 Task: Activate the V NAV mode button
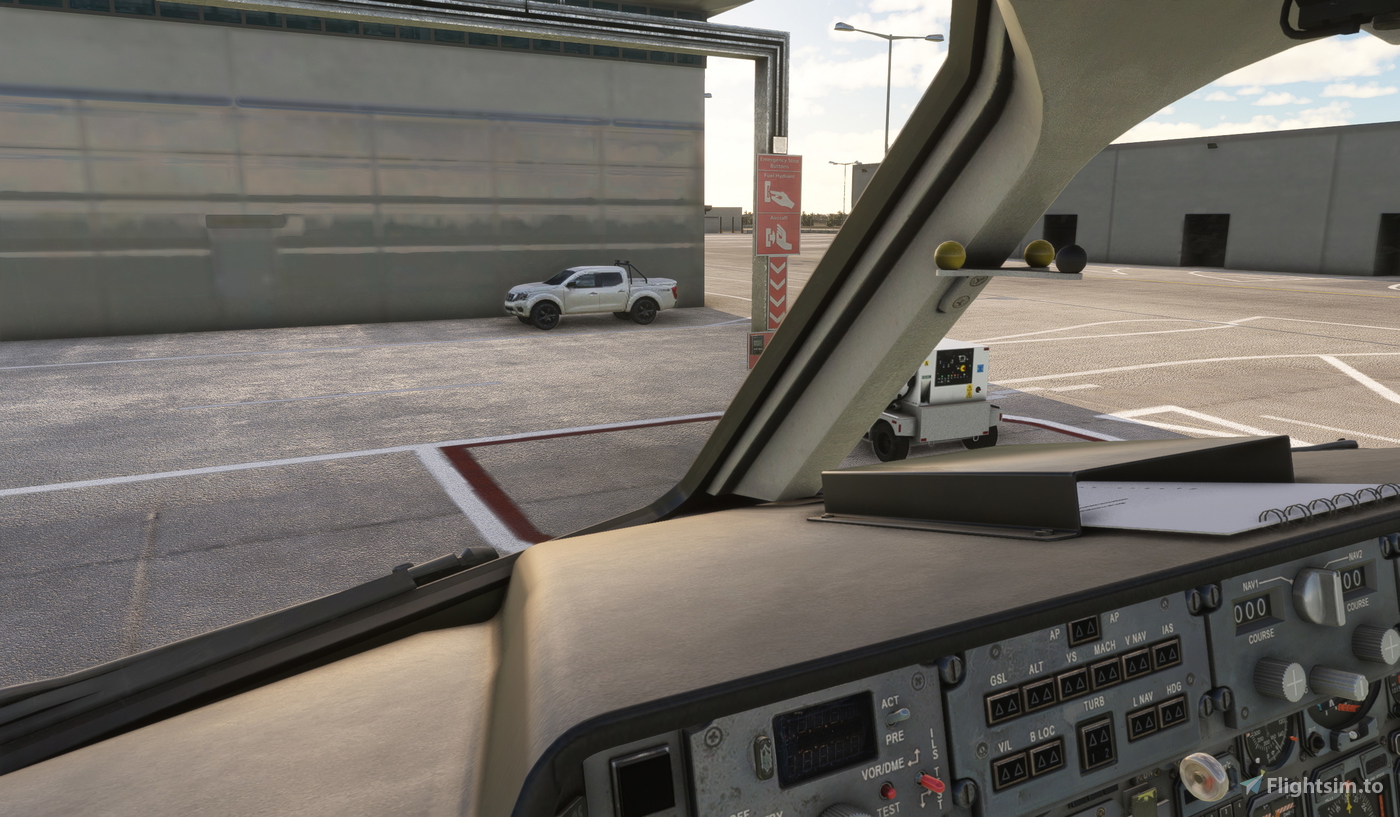[1137, 663]
